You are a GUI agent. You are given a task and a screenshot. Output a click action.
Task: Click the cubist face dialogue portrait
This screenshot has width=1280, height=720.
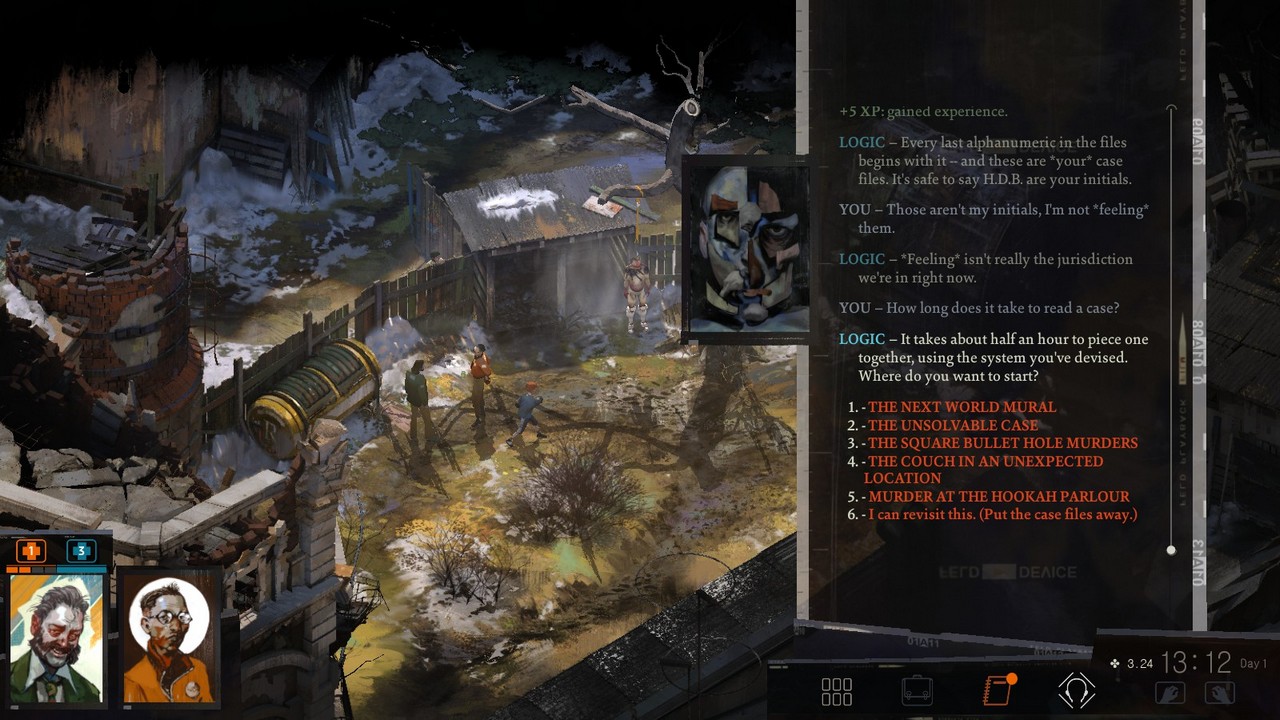click(x=748, y=249)
